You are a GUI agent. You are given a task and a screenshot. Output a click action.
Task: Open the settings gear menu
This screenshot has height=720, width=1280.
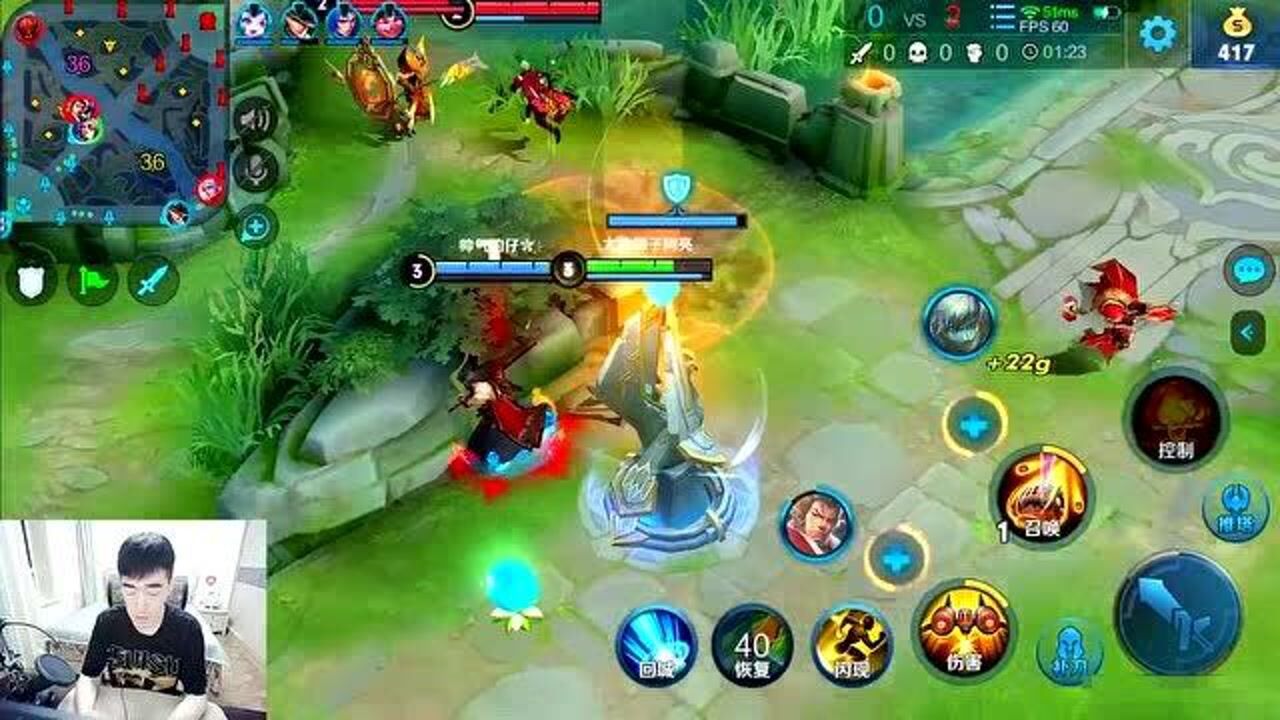pyautogui.click(x=1158, y=34)
